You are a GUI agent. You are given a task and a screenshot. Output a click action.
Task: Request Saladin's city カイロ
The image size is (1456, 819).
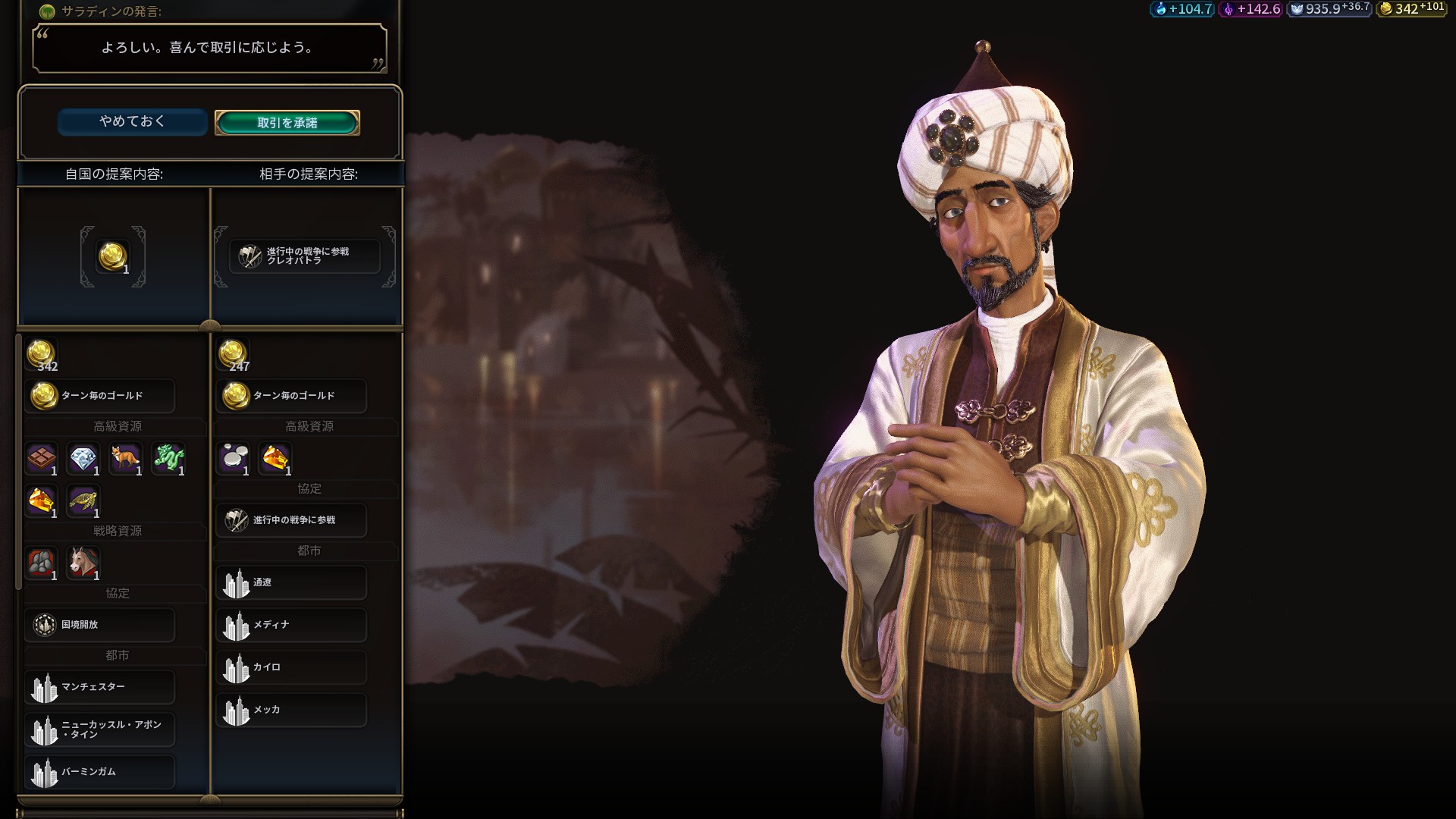[x=291, y=667]
